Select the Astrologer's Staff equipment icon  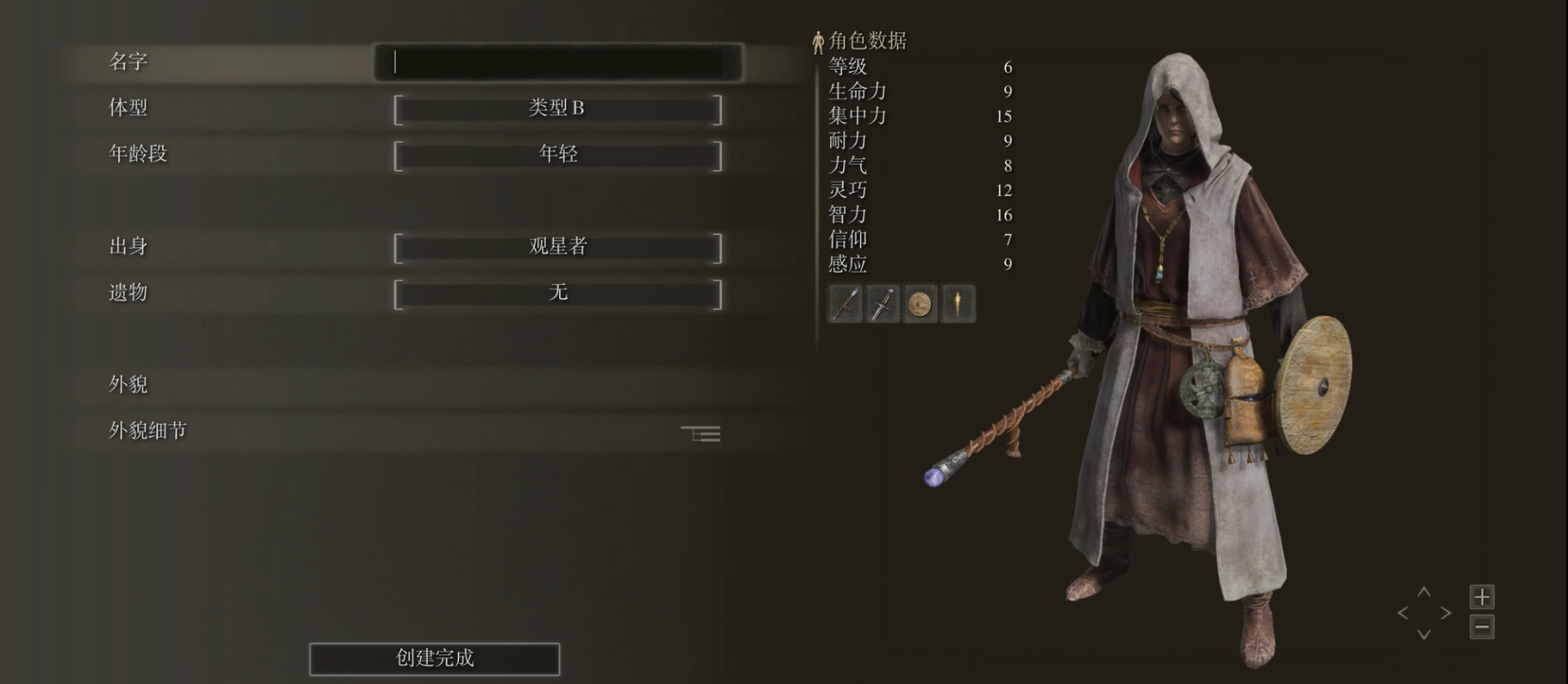[845, 305]
